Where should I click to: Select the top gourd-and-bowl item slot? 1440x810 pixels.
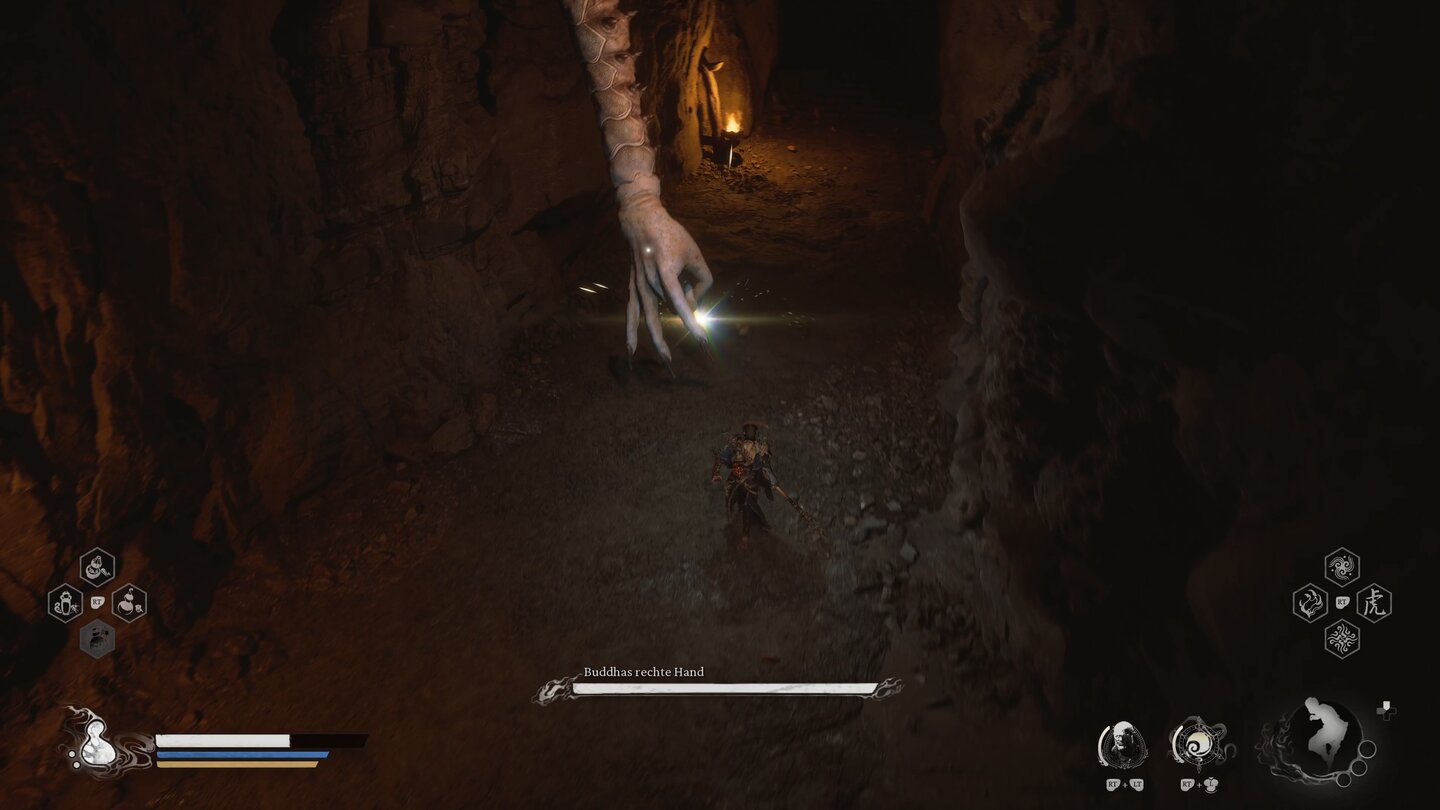tap(97, 567)
